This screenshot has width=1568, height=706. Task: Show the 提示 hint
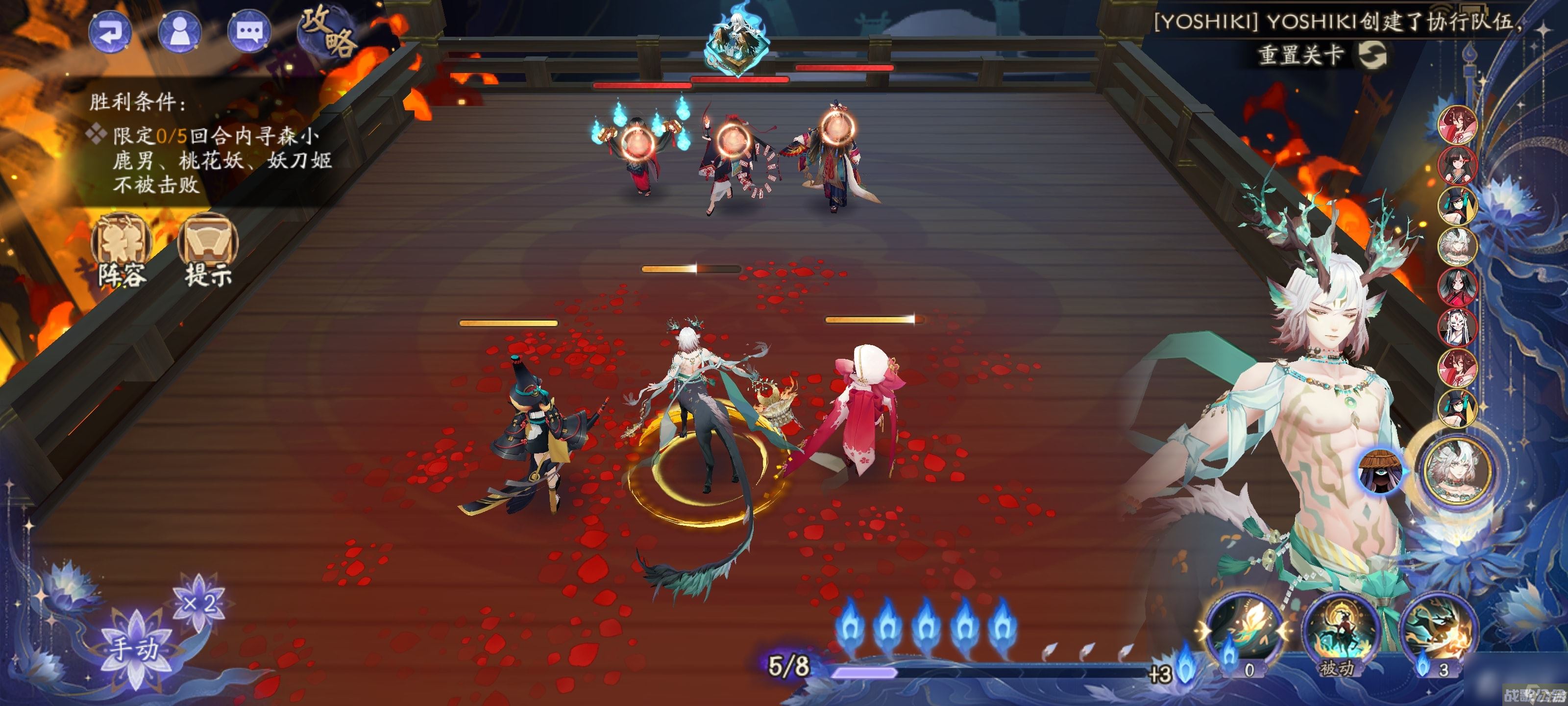[x=208, y=250]
